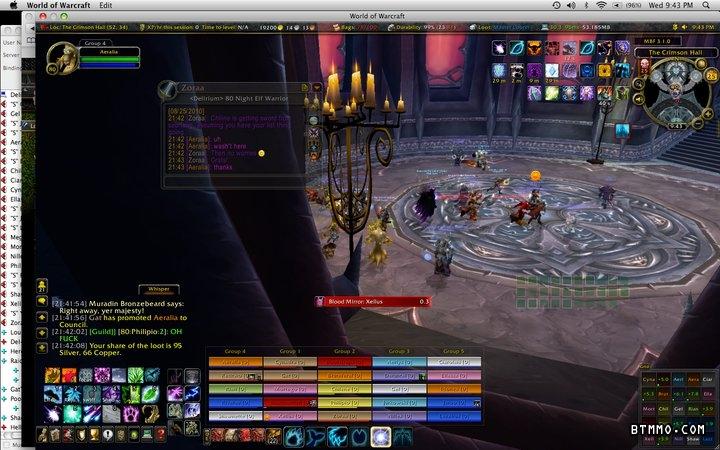Viewport: 720px width, 450px height.
Task: Select the Group 3 raid column header
Action: [399, 352]
